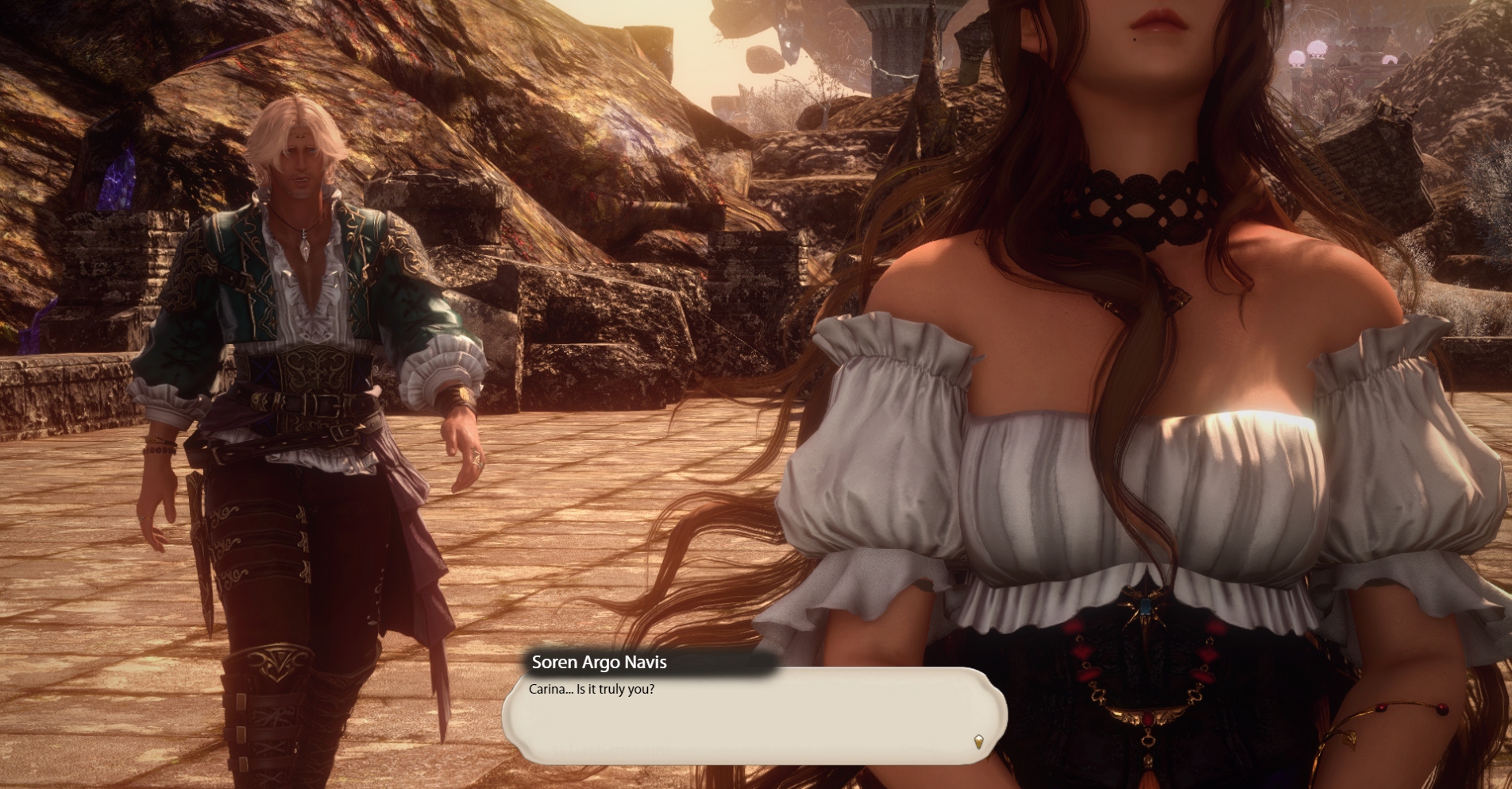Advance dialogue with the arrow indicator
The image size is (1512, 789).
pyautogui.click(x=978, y=741)
